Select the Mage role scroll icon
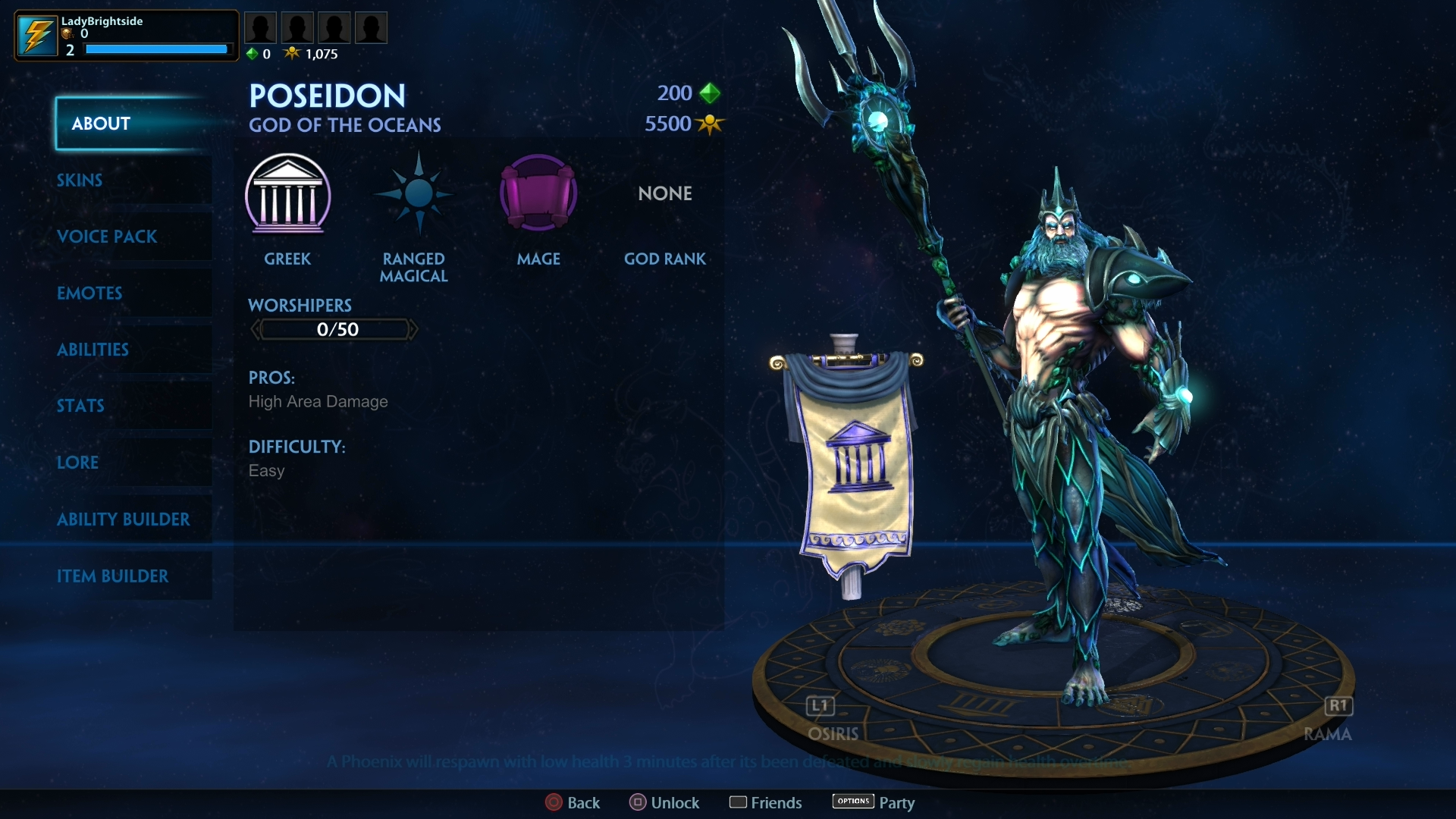 coord(538,193)
